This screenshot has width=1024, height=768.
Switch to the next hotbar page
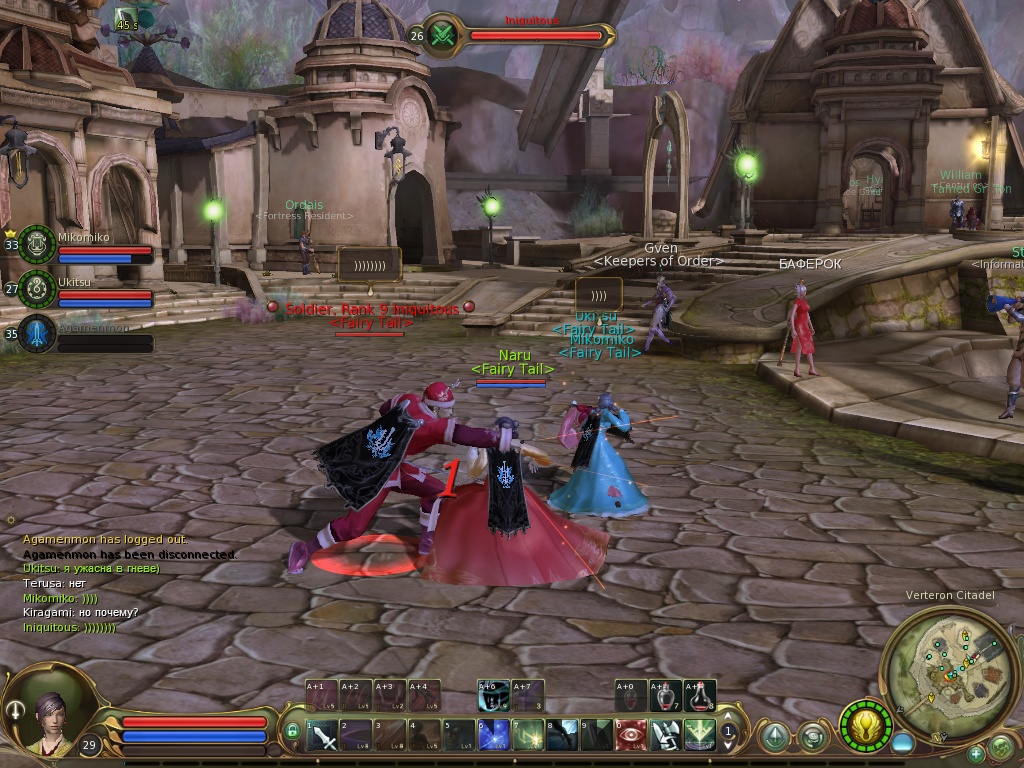(x=729, y=745)
